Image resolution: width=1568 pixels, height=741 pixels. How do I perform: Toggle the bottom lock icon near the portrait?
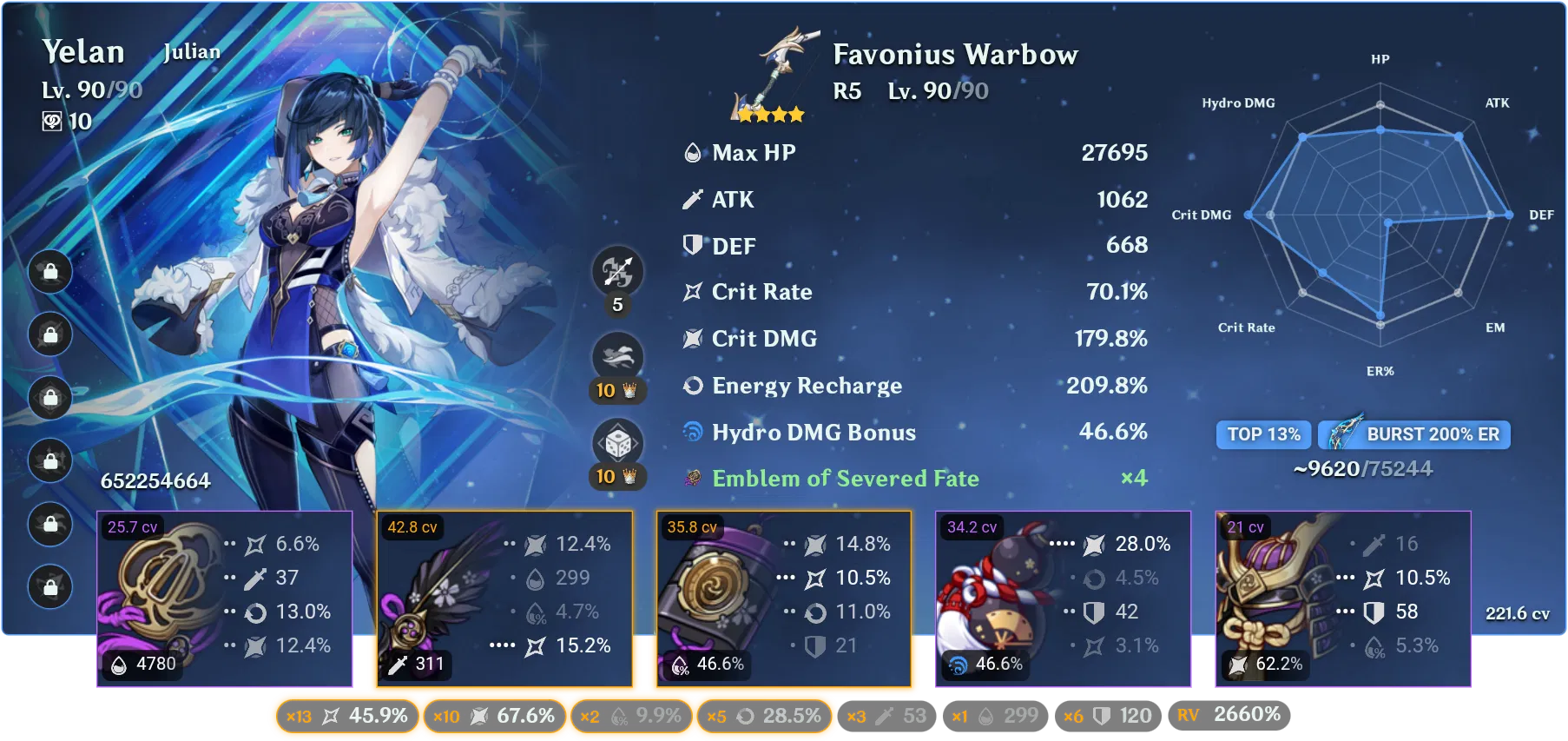coord(49,588)
